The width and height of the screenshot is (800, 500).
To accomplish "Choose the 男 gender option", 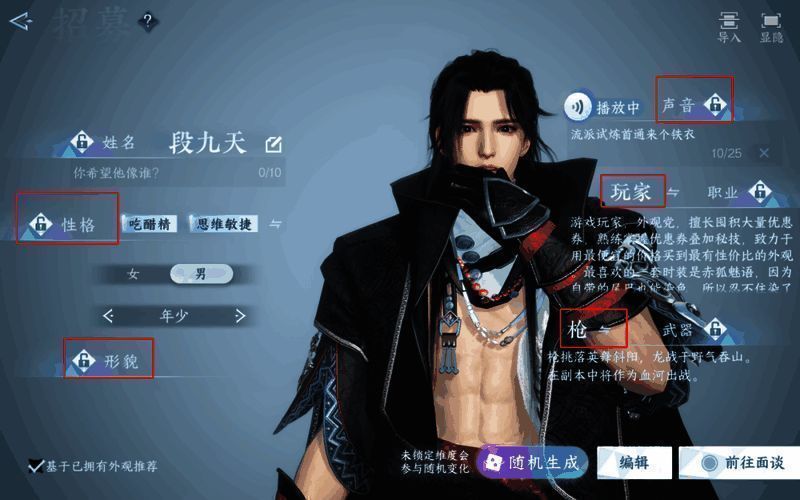I will click(201, 273).
